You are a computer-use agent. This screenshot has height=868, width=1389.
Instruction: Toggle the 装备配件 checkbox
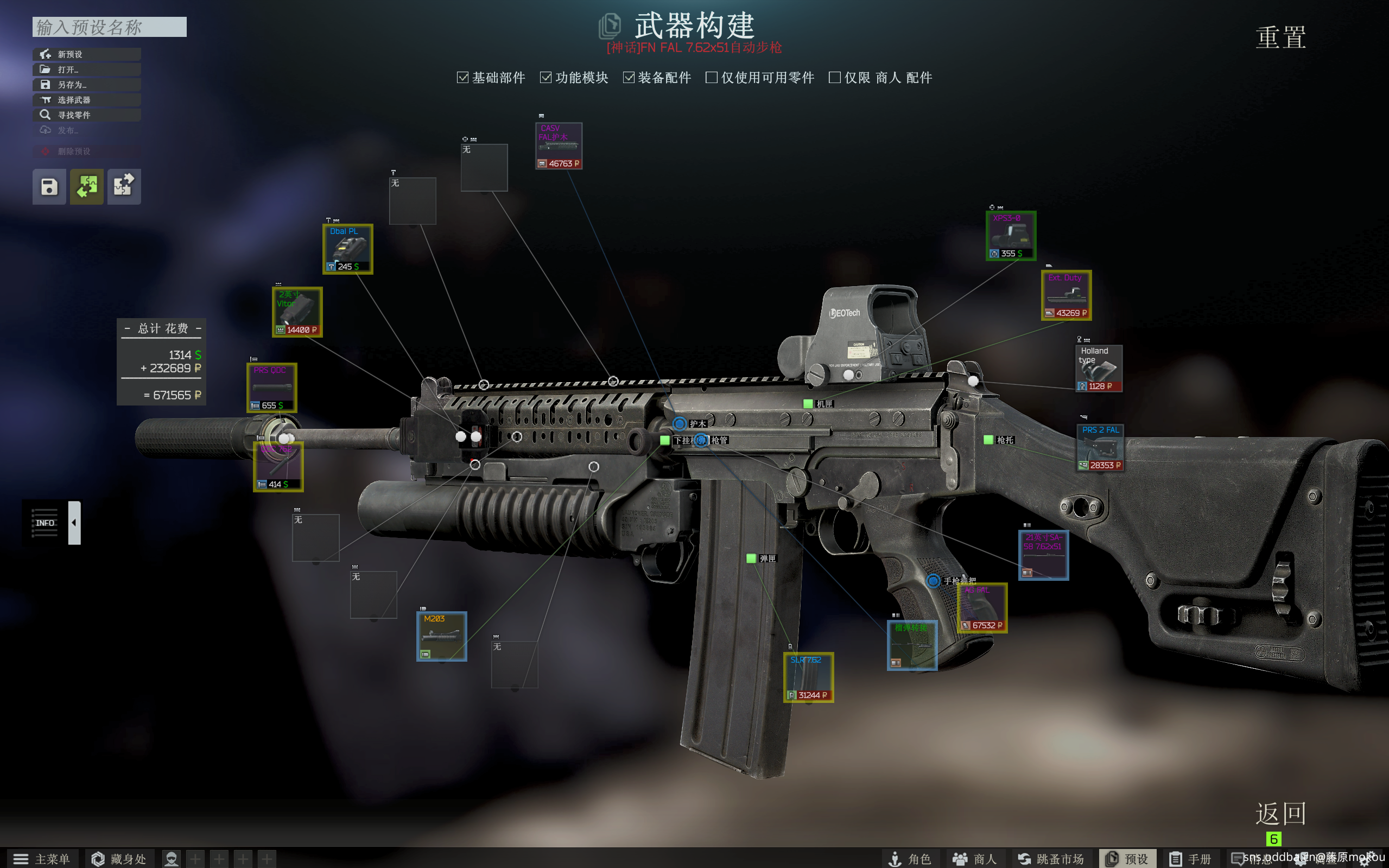pos(629,78)
